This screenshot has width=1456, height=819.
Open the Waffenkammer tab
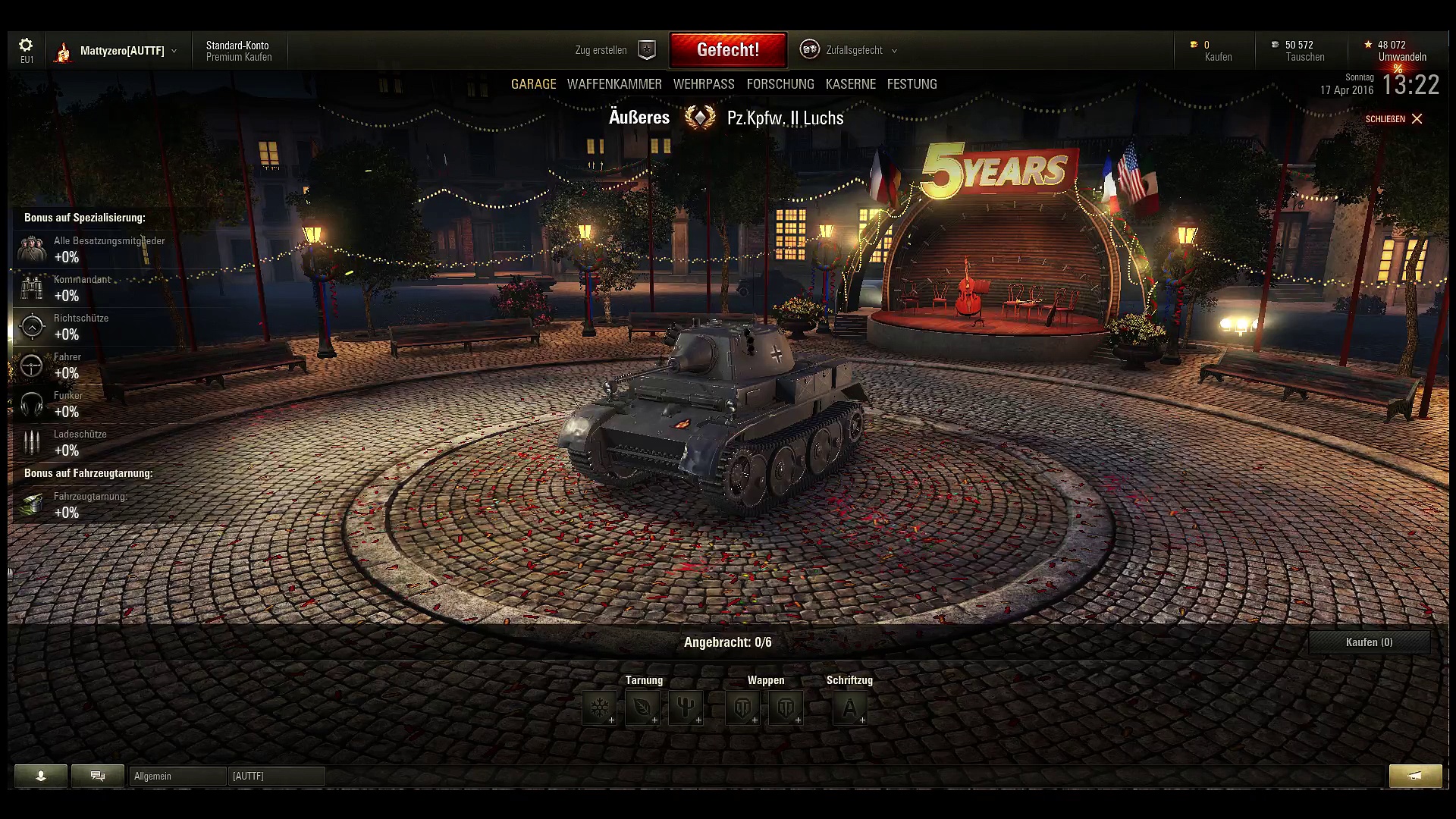[614, 84]
